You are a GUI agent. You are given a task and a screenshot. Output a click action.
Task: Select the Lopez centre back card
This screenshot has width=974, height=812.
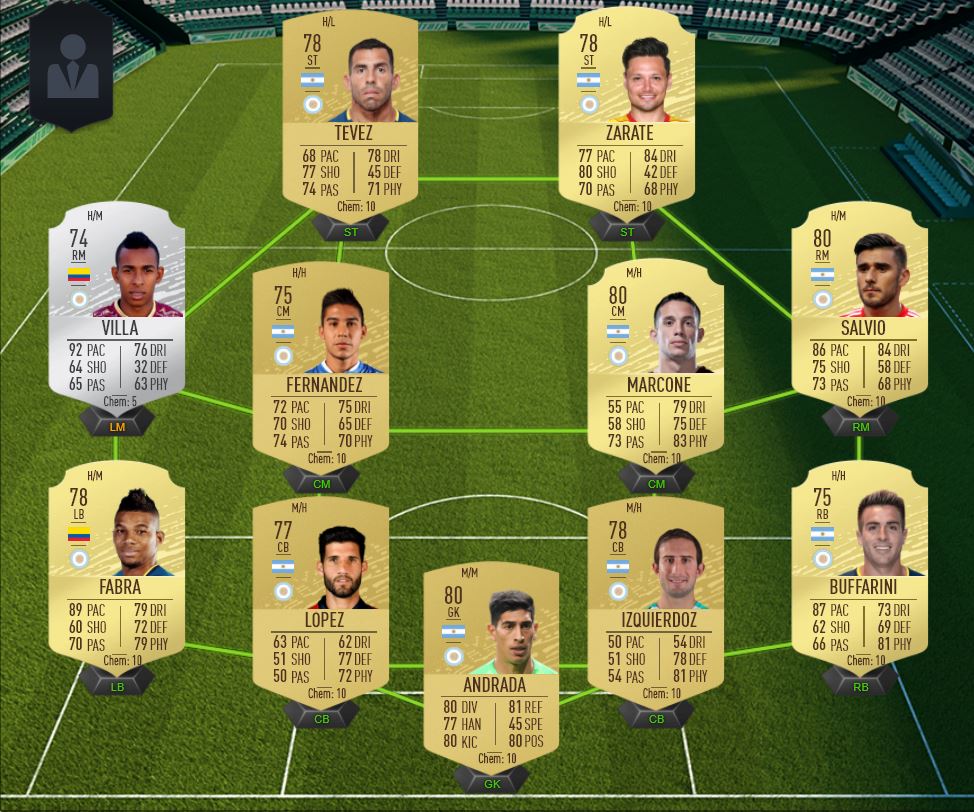click(x=321, y=600)
